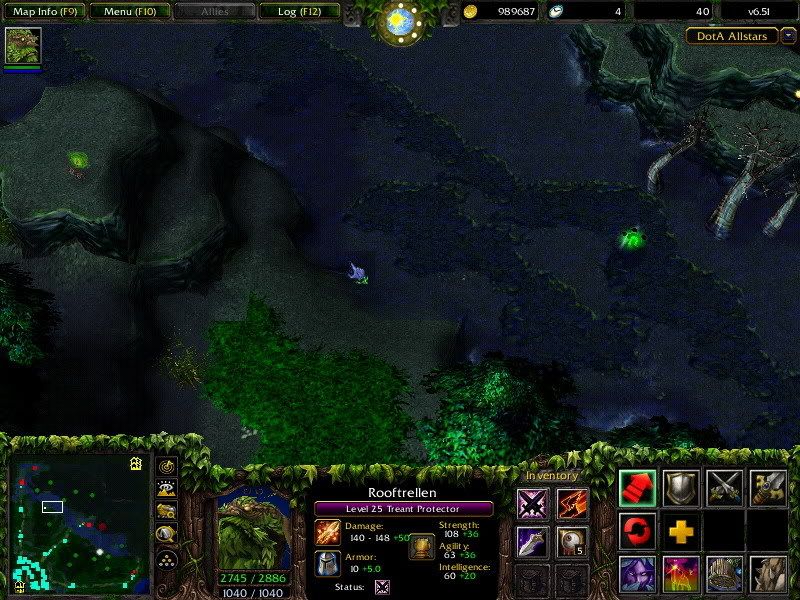
Task: Toggle minimap terrain display button
Action: 167,488
